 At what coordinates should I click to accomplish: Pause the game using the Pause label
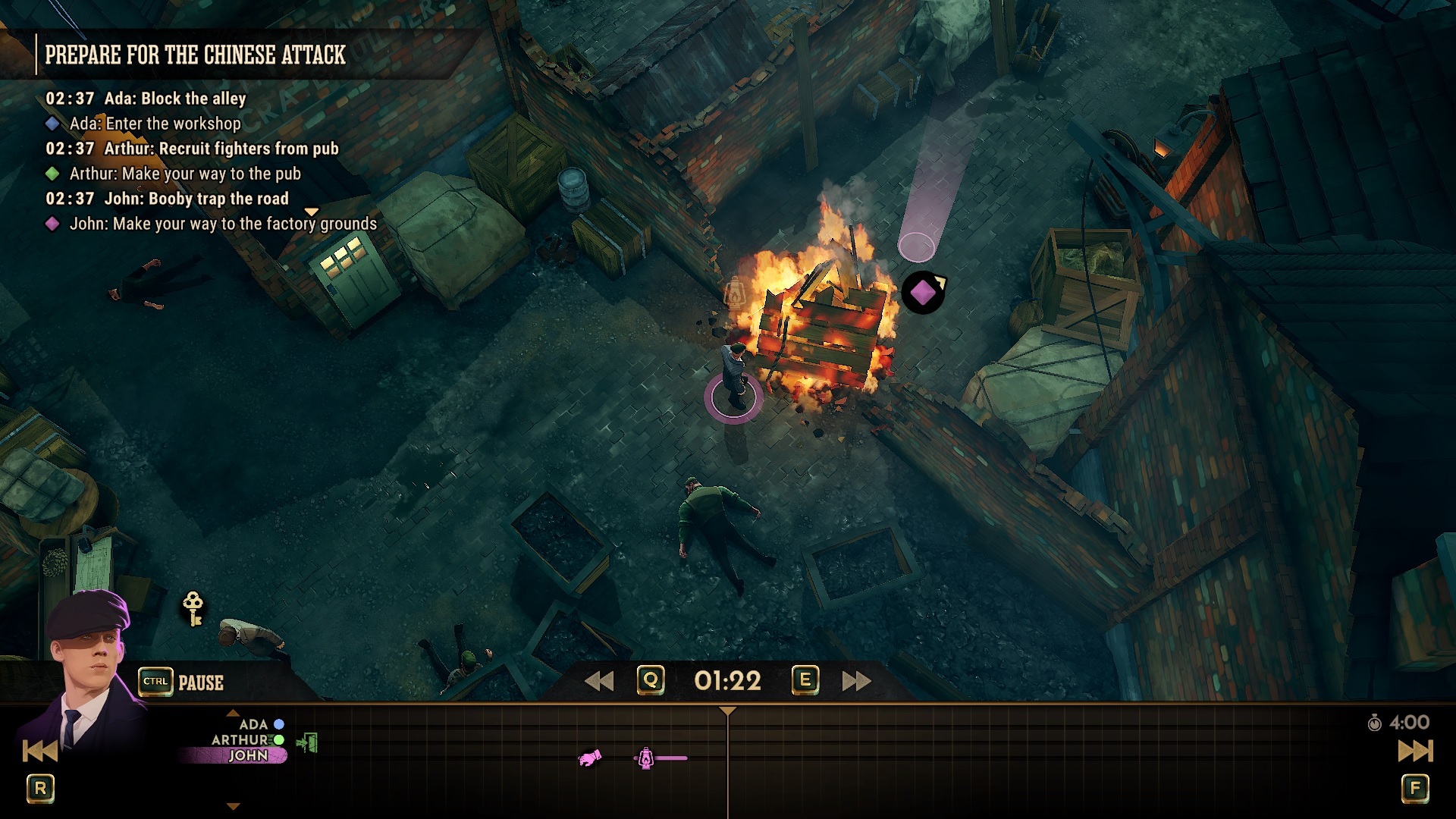200,682
